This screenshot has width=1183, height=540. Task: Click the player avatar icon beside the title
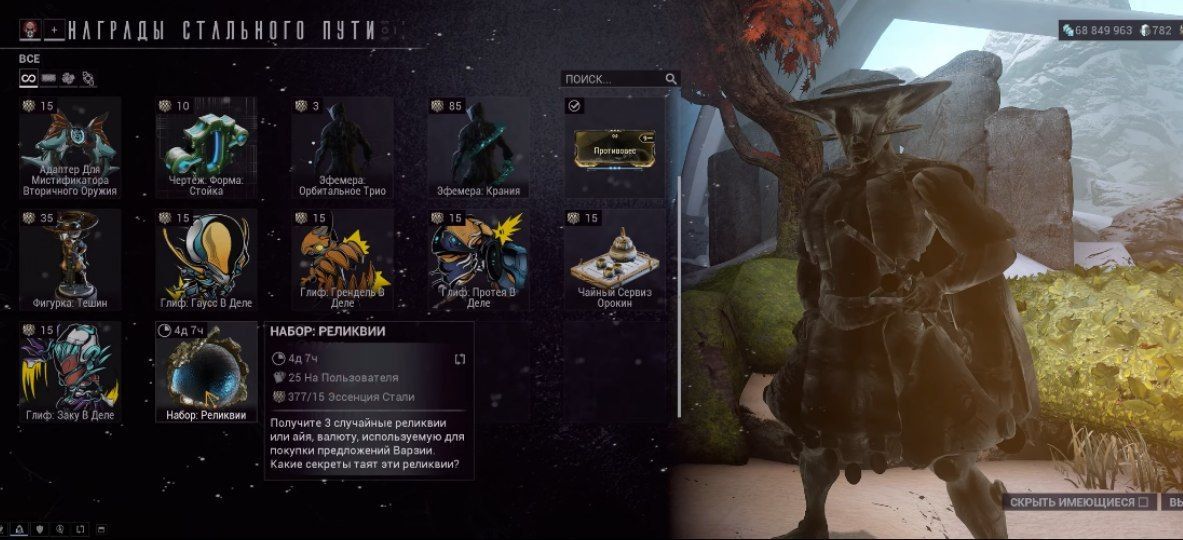point(29,31)
